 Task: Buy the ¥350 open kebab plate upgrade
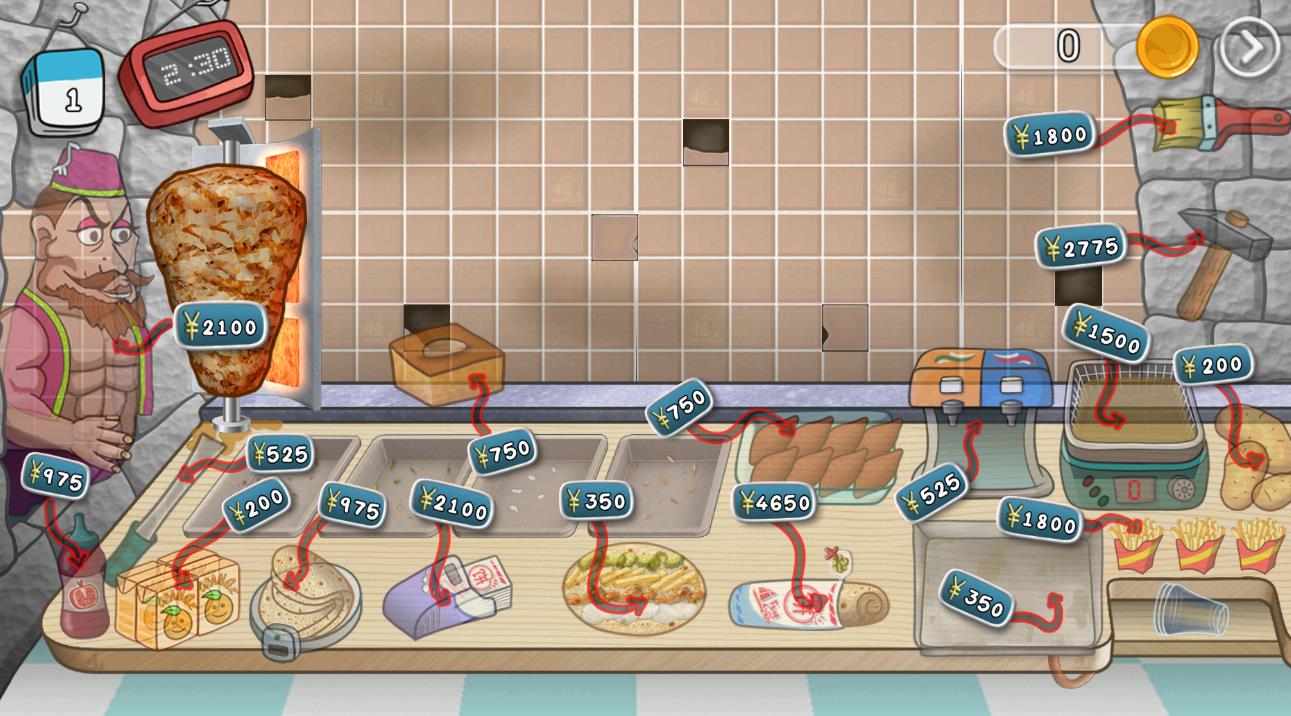click(595, 500)
